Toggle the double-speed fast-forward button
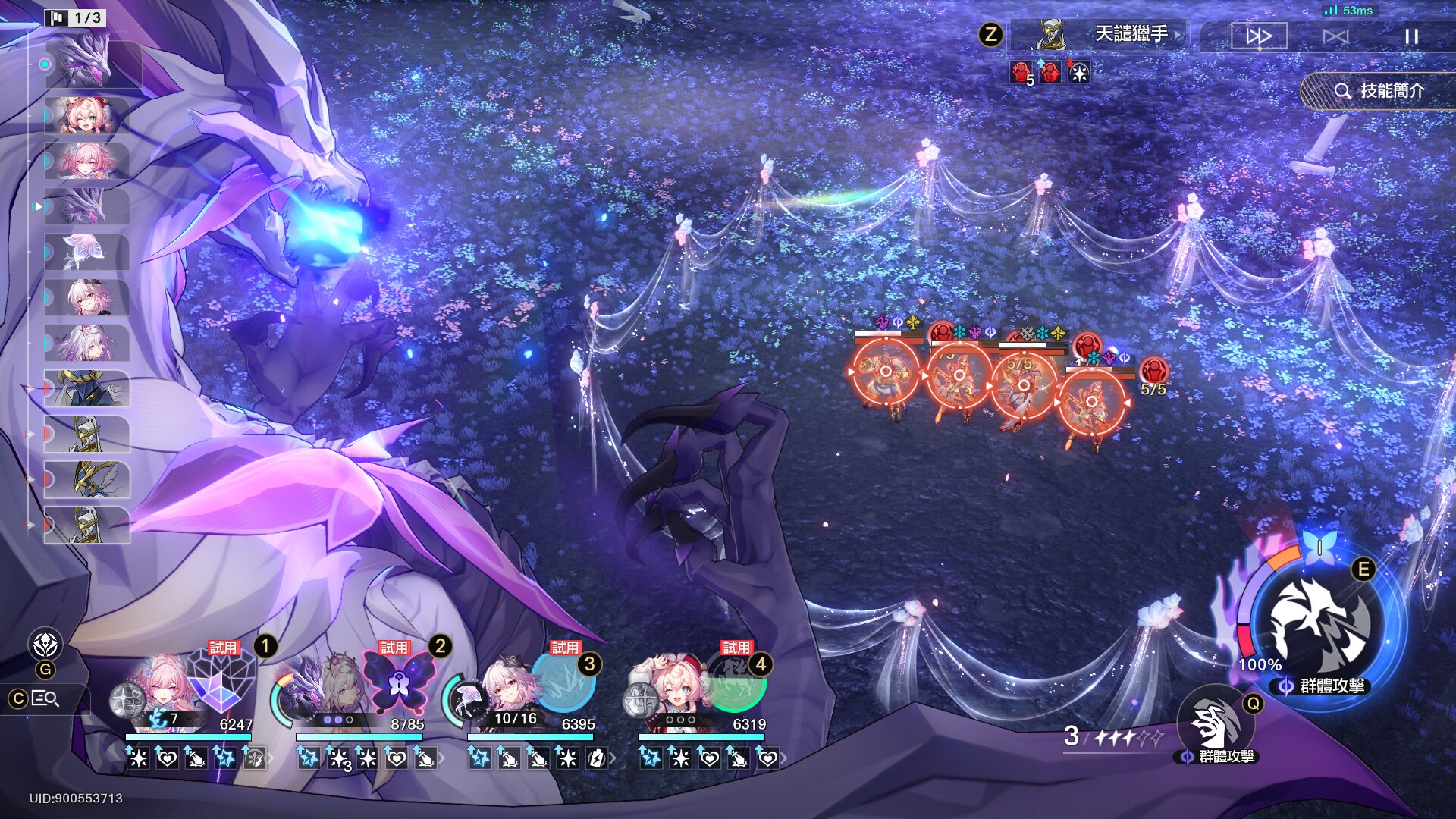This screenshot has width=1456, height=819. coord(1259,36)
